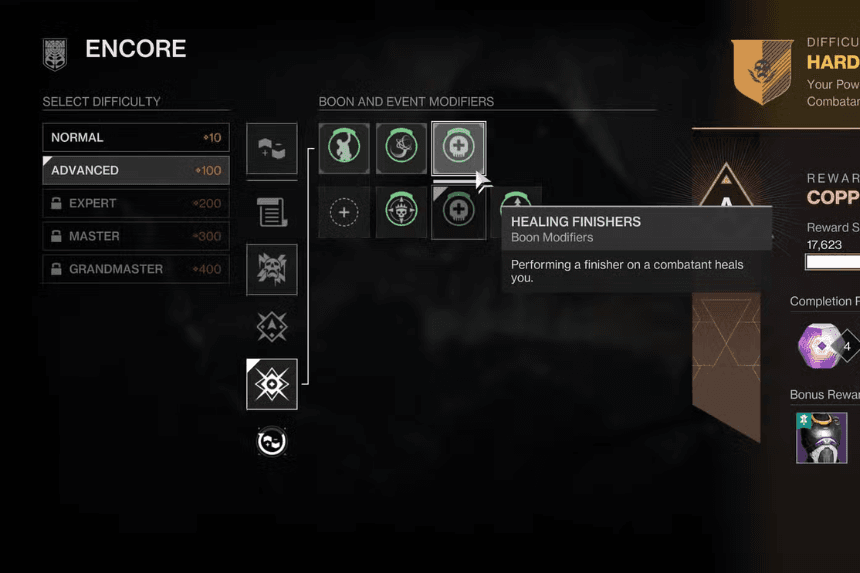This screenshot has width=860, height=573.
Task: Choose the Advanced difficulty option
Action: (x=135, y=170)
